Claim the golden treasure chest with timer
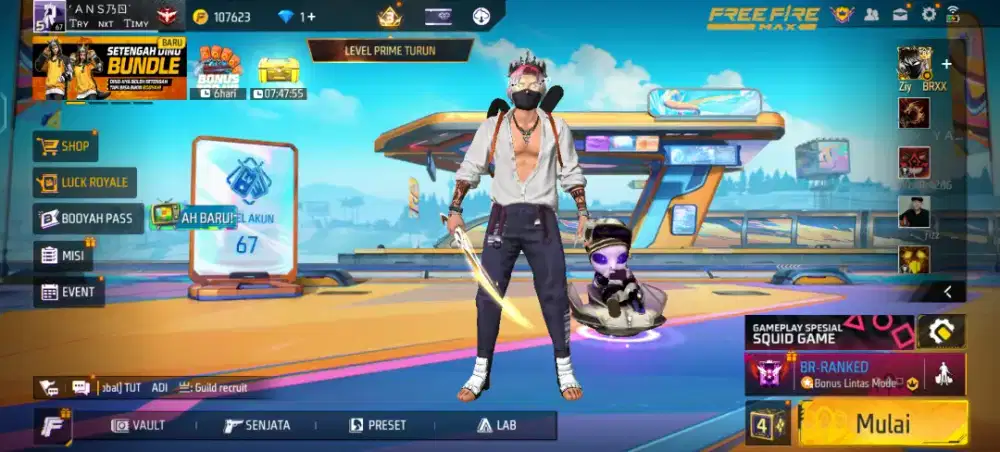 [x=278, y=70]
